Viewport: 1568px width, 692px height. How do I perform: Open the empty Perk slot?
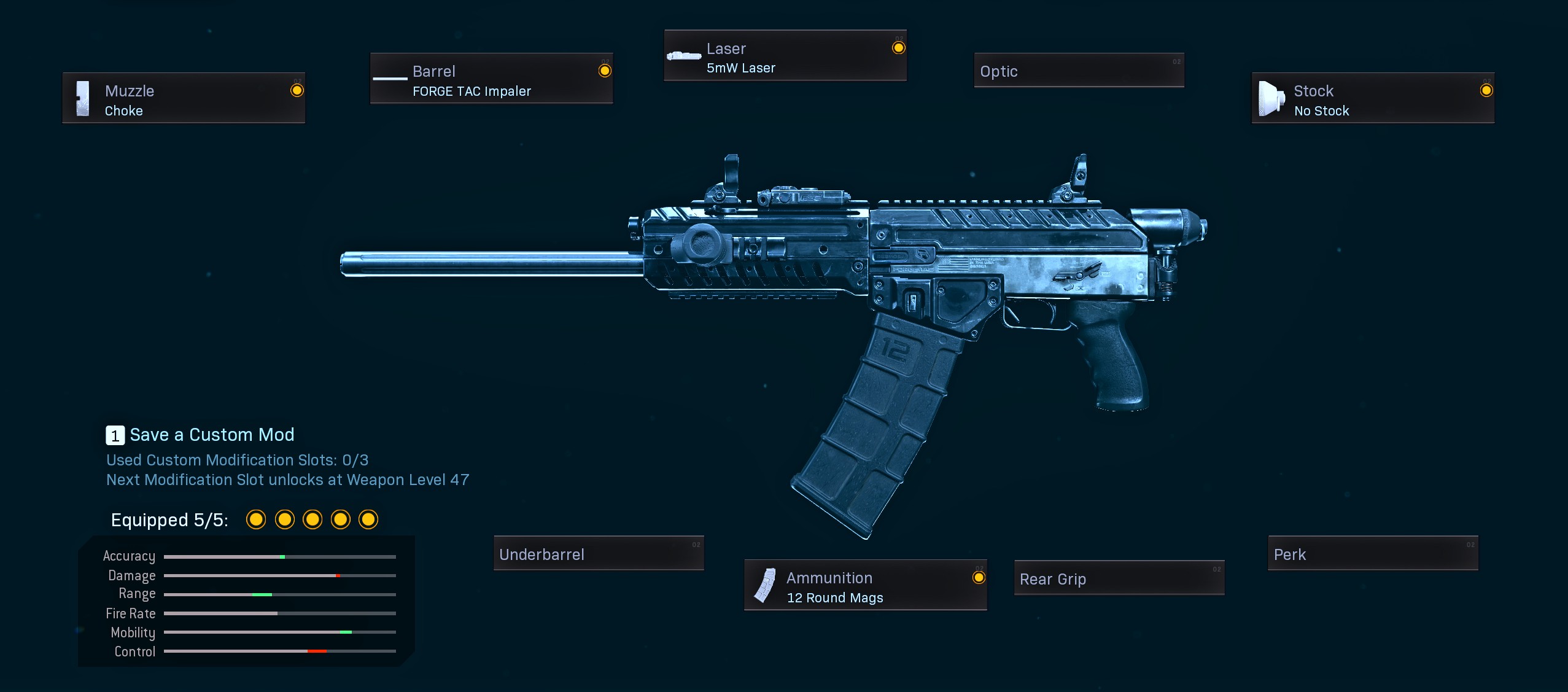pyautogui.click(x=1373, y=553)
